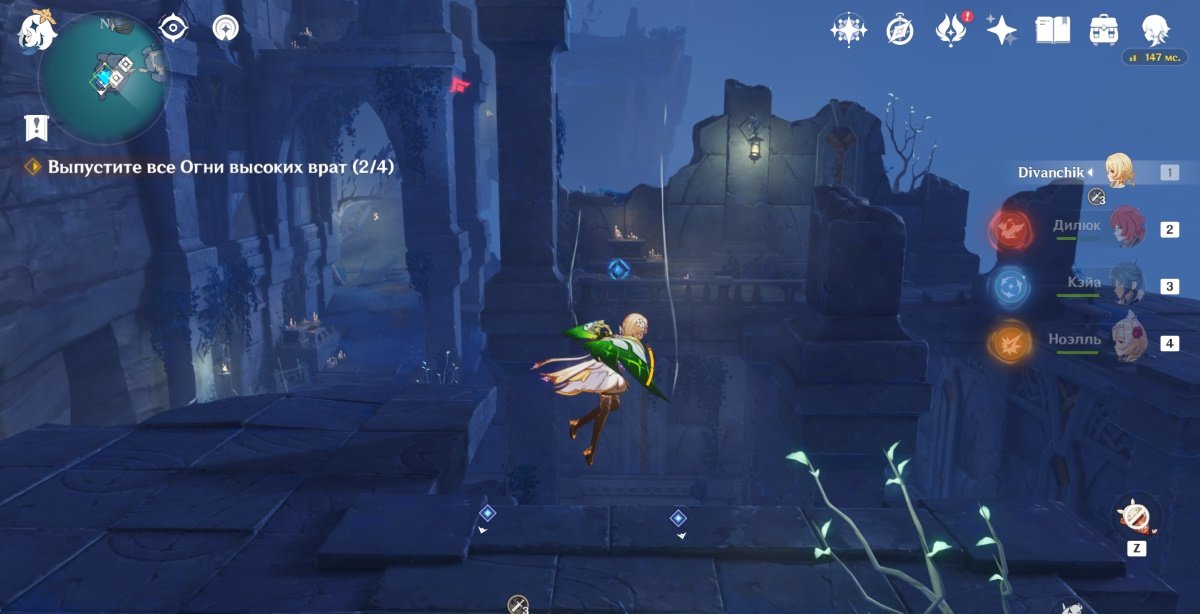The width and height of the screenshot is (1200, 614).
Task: Open the wish star icon
Action: tap(848, 30)
